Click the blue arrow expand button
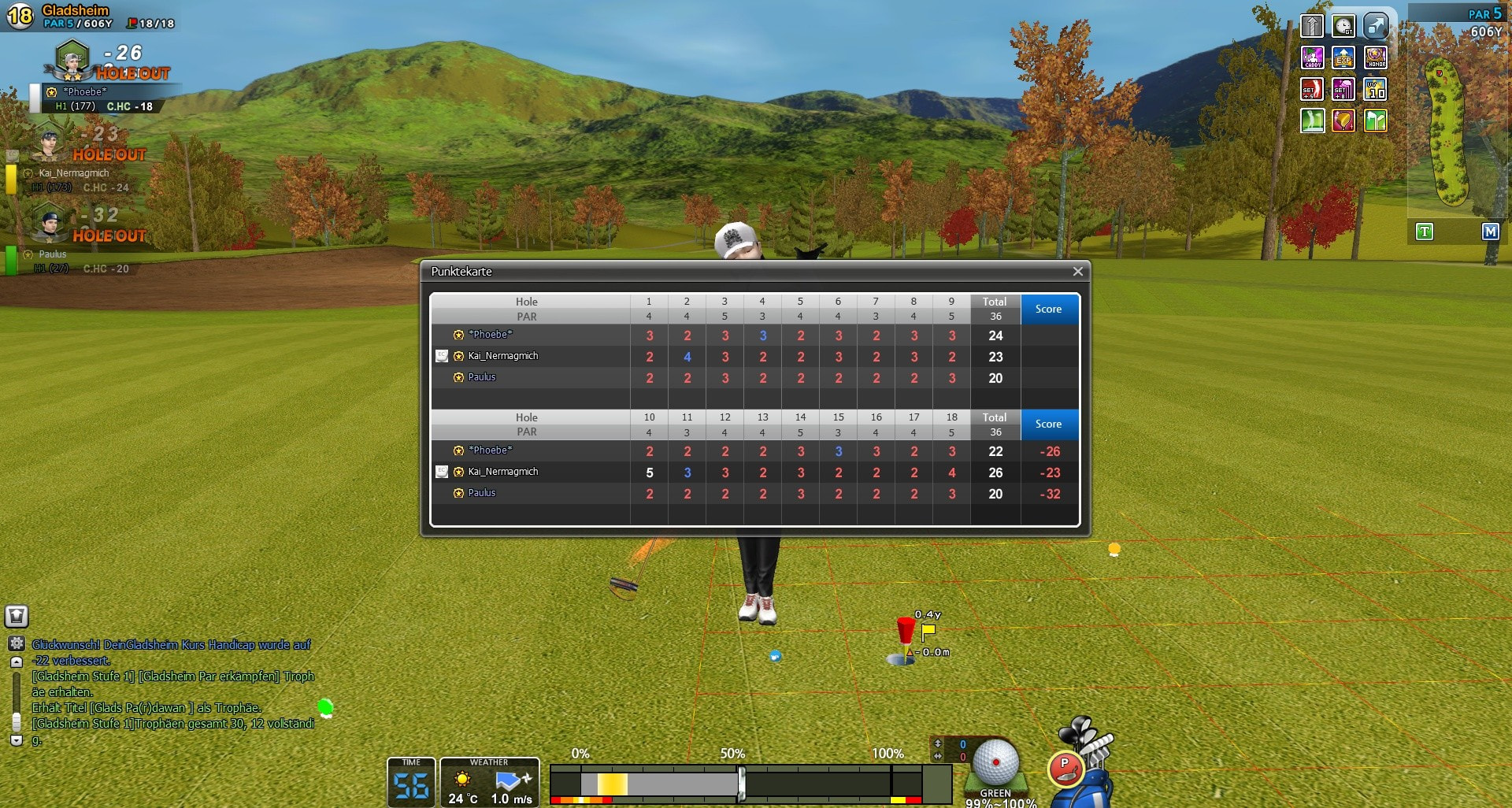The height and width of the screenshot is (808, 1512). pyautogui.click(x=1376, y=26)
